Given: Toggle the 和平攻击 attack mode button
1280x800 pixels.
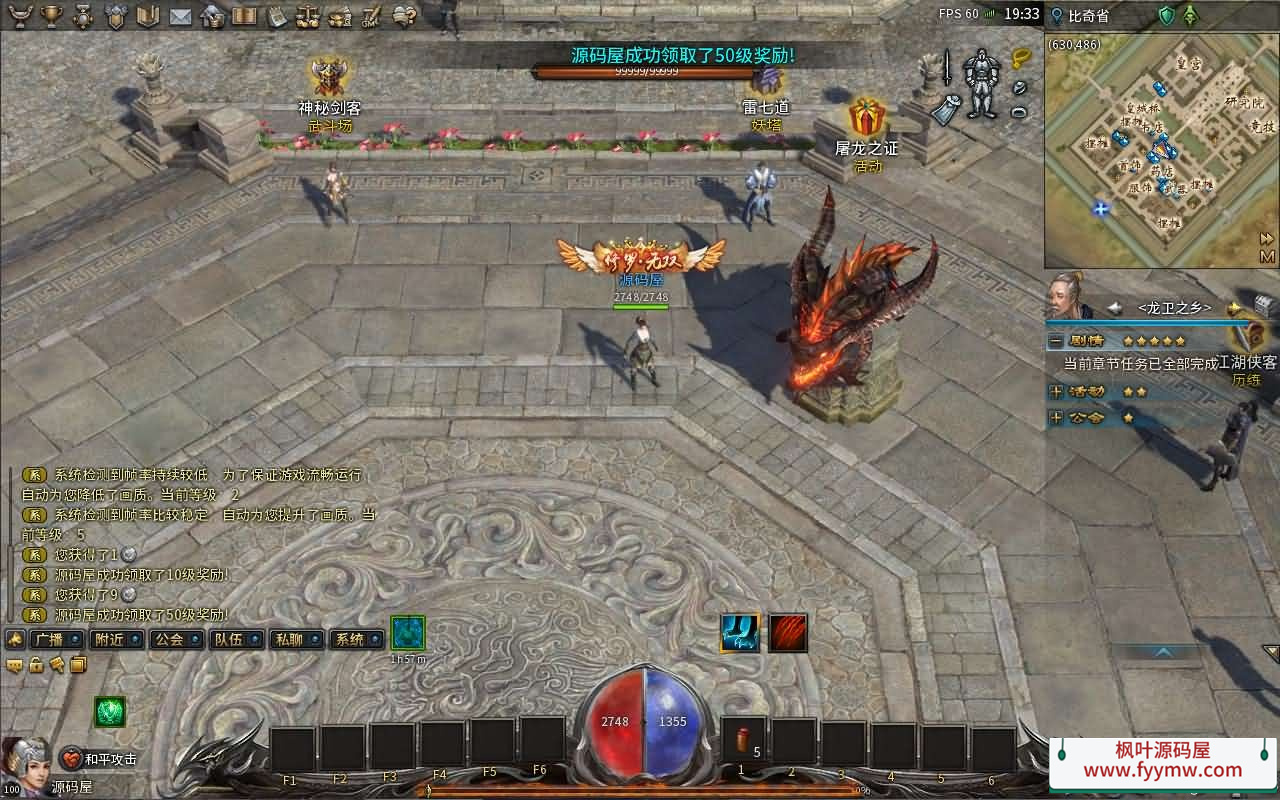Looking at the screenshot, I should pyautogui.click(x=99, y=759).
